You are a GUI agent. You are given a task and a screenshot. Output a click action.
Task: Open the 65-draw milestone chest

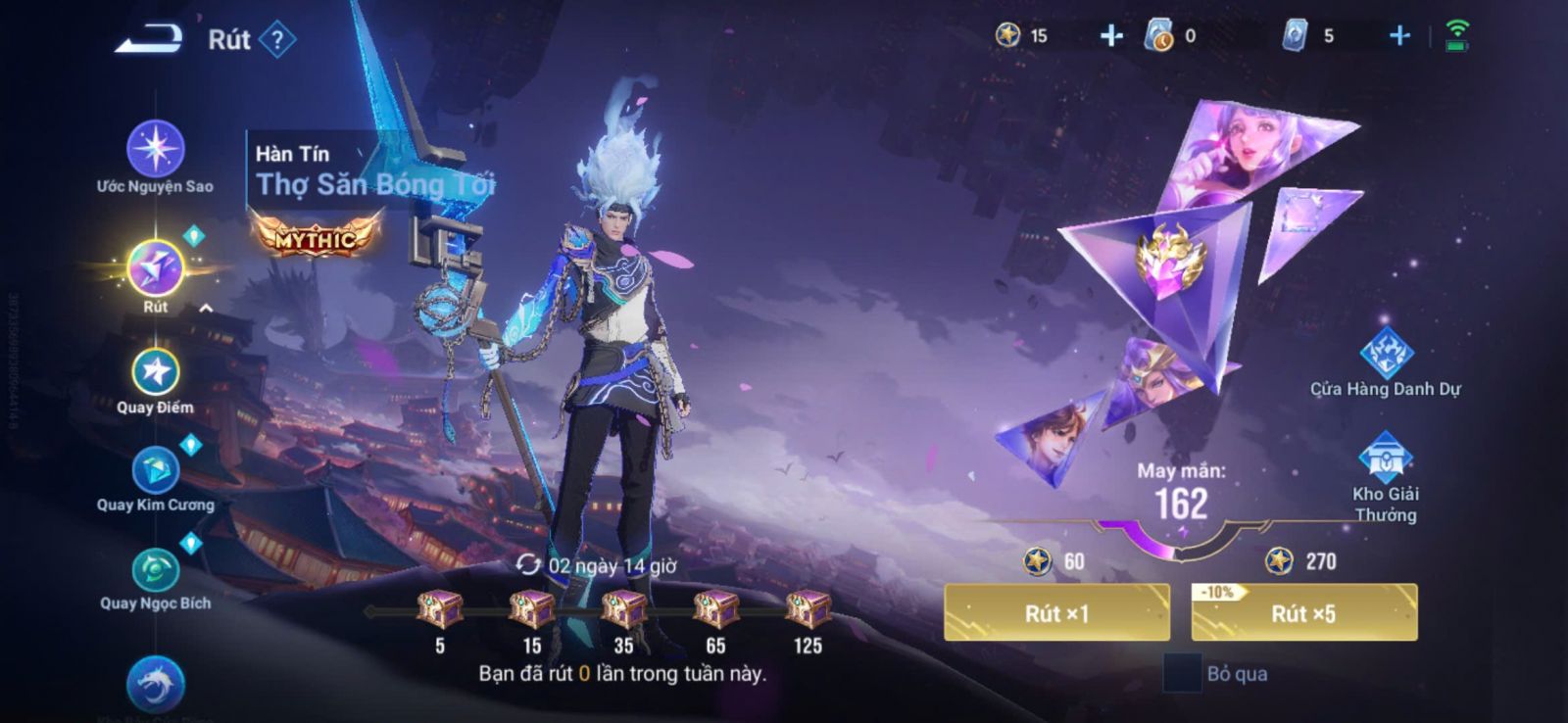tap(715, 609)
